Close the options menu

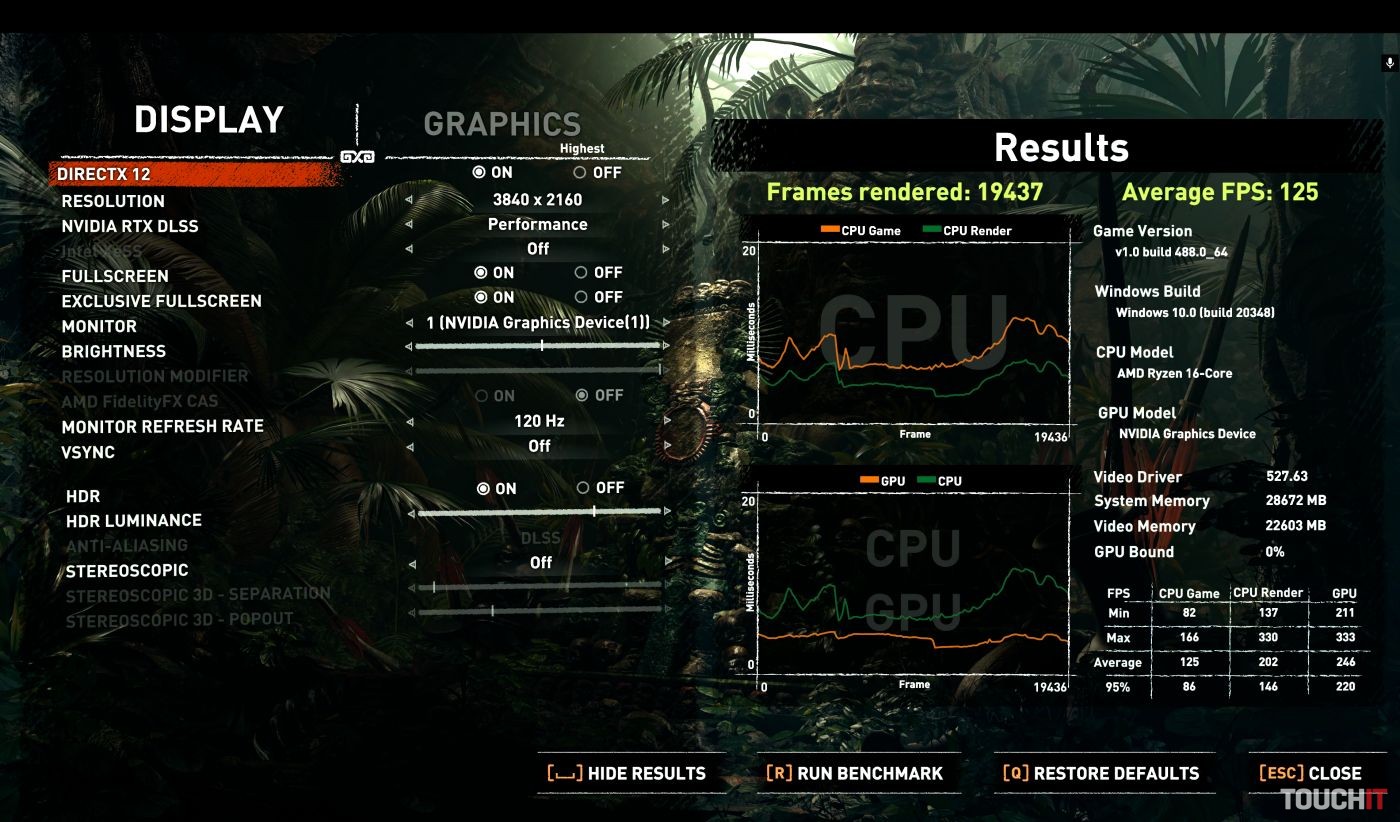tap(1310, 773)
